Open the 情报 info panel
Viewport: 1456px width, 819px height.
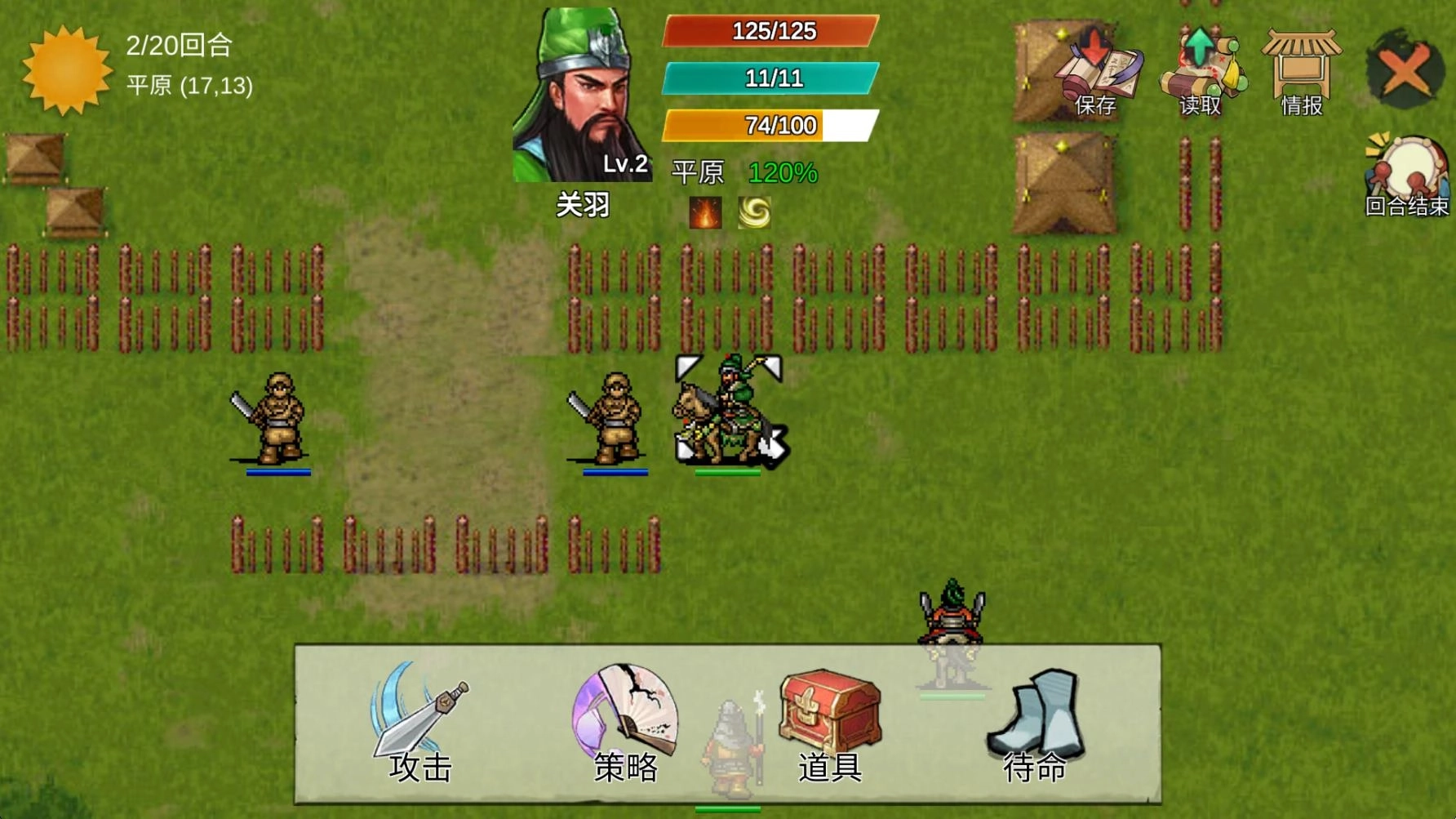1301,73
